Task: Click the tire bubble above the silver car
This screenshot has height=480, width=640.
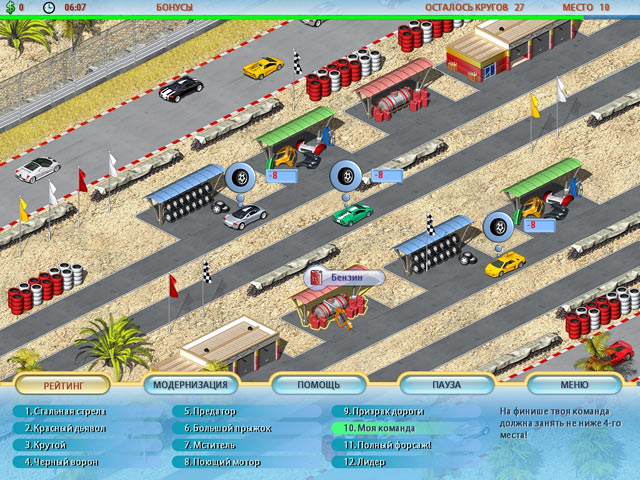Action: coord(240,177)
